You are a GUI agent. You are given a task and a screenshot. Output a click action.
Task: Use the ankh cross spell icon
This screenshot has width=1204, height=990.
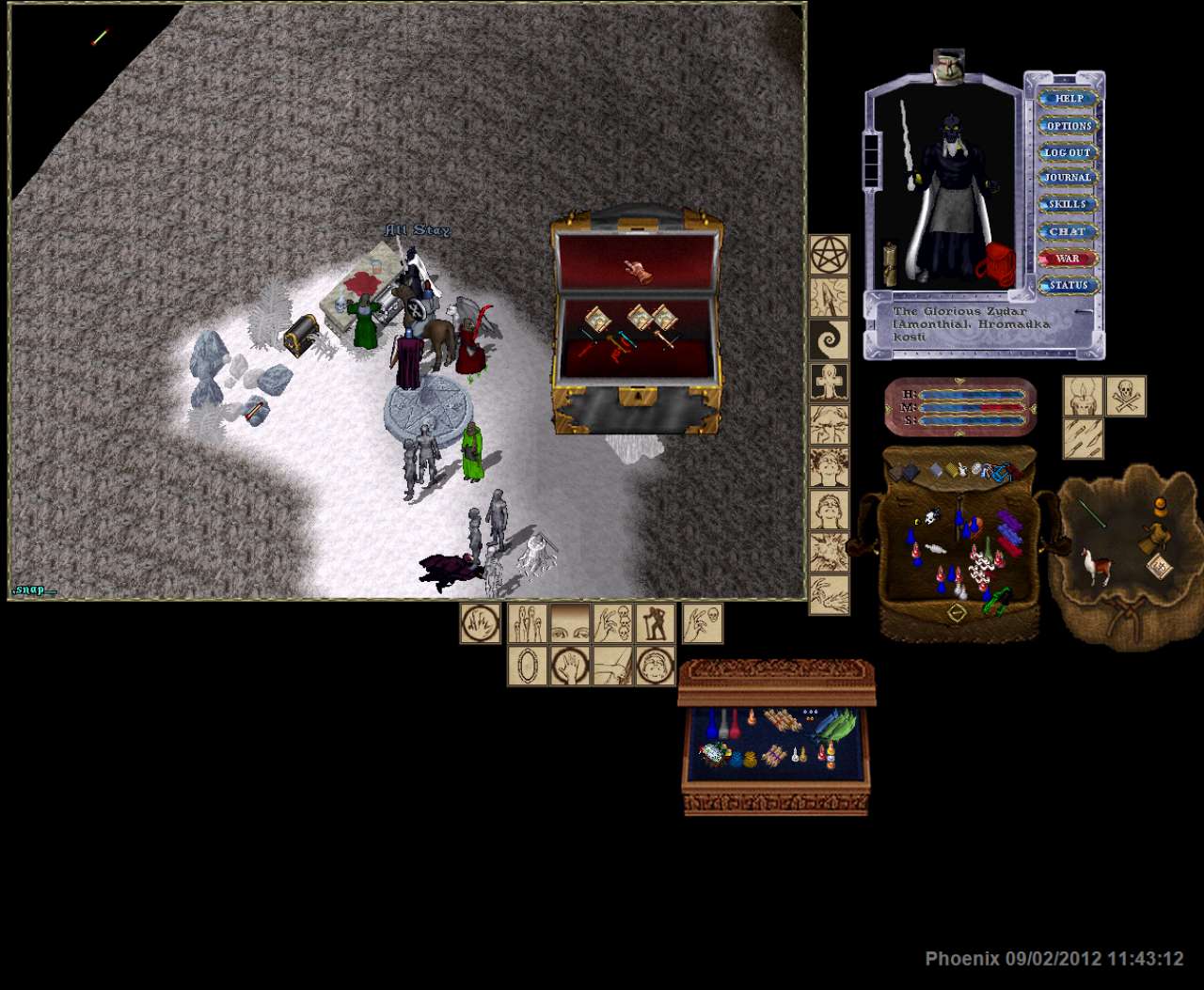[x=830, y=383]
